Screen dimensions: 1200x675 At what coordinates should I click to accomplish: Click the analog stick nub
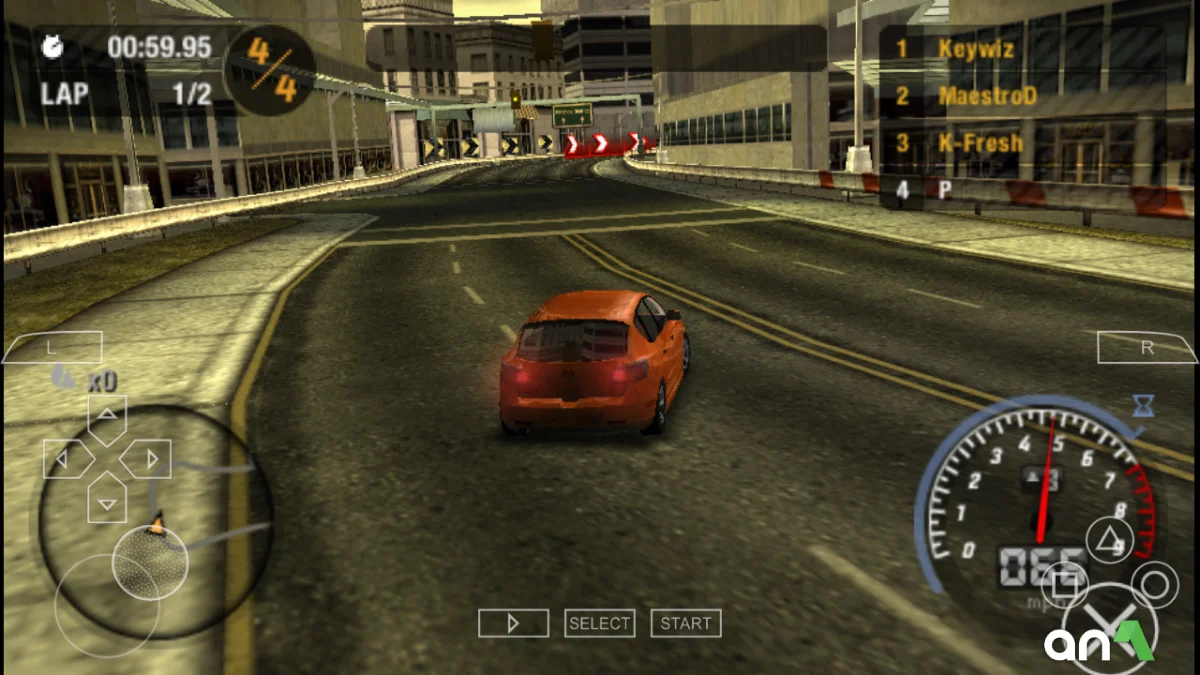click(x=150, y=562)
